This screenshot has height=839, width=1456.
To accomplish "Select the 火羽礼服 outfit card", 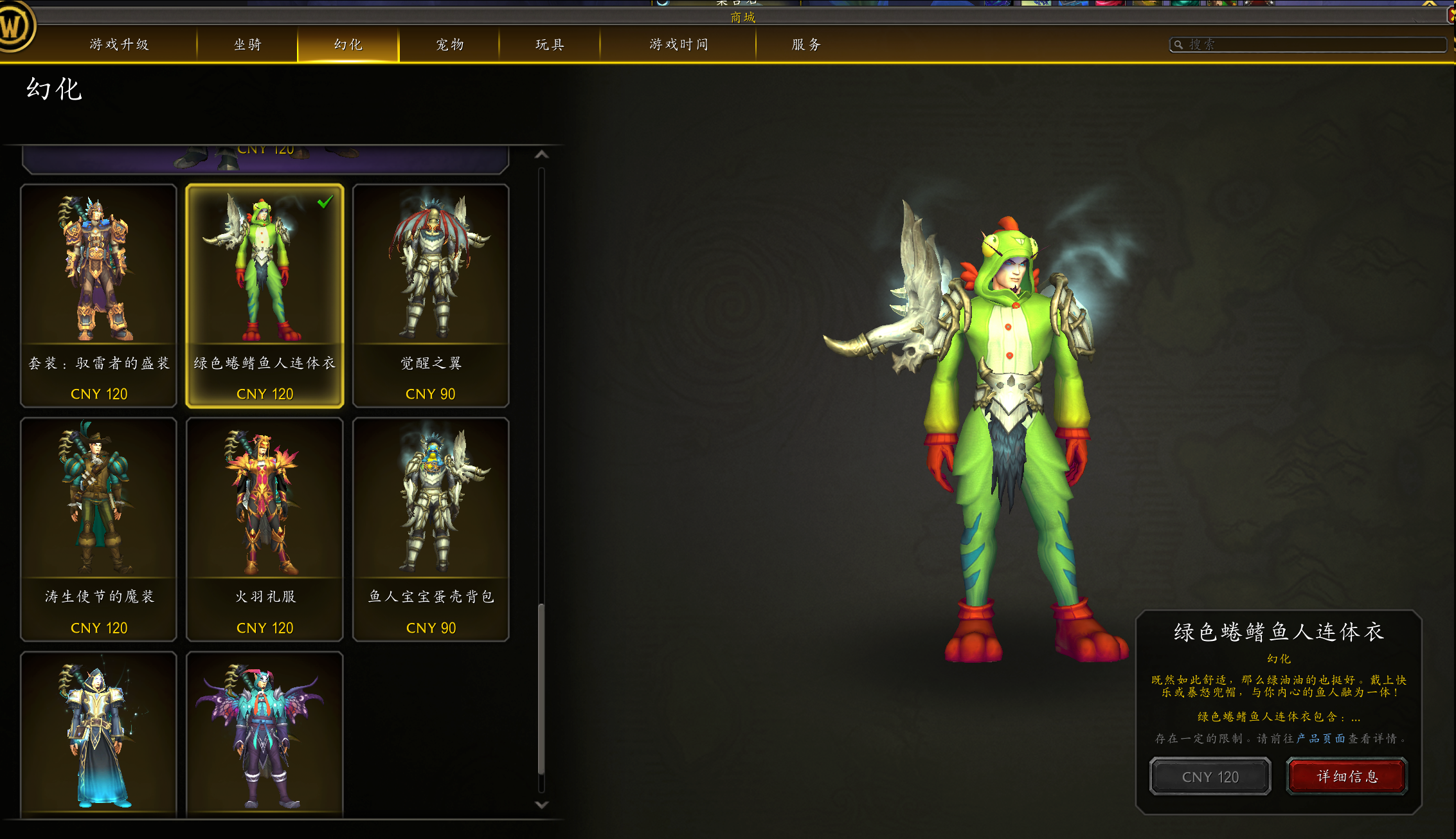I will [x=265, y=529].
